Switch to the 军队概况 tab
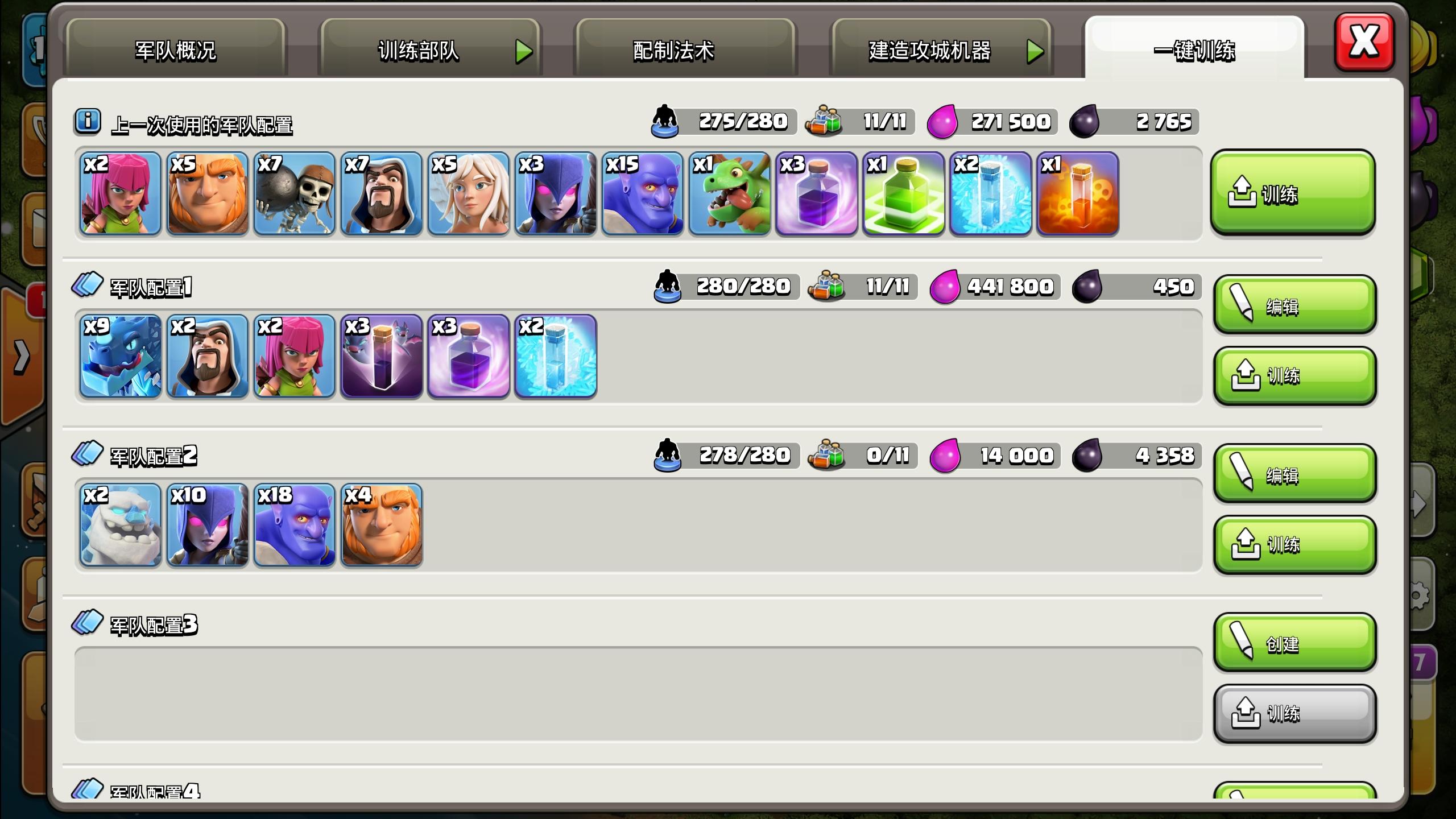 176,50
